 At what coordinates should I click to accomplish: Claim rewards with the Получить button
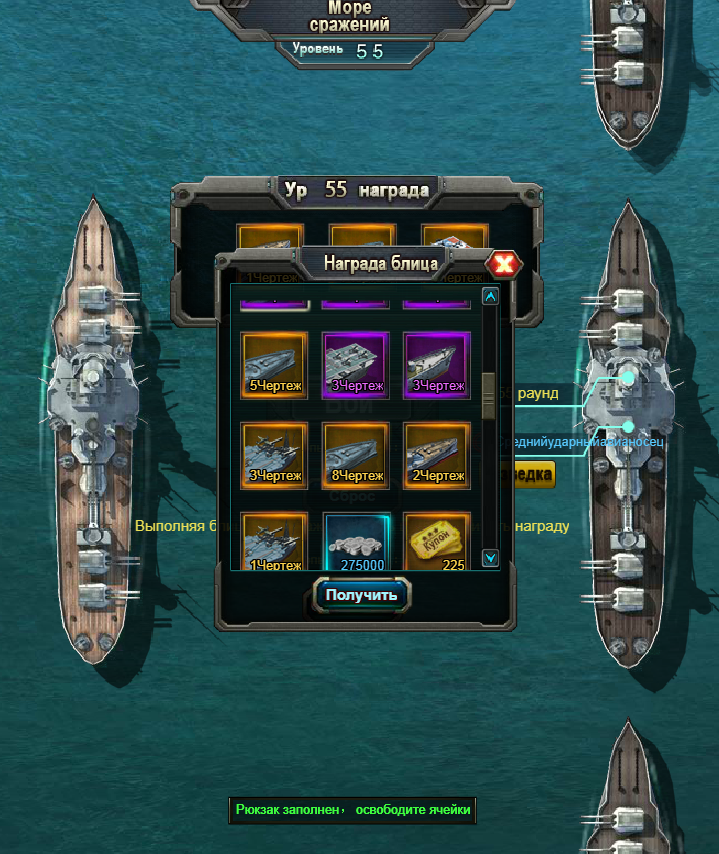(x=362, y=595)
